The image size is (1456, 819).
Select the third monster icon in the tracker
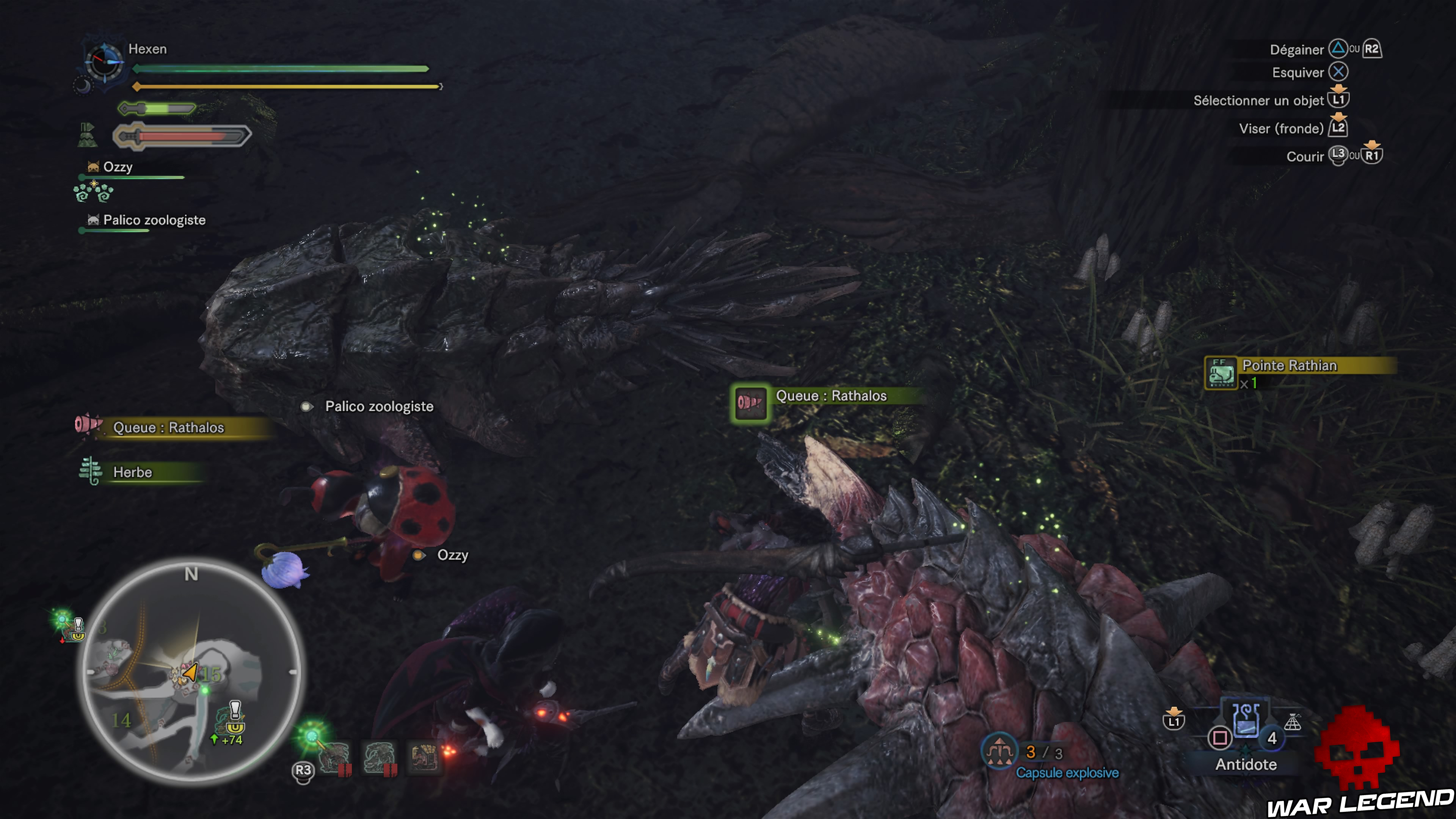coord(425,758)
